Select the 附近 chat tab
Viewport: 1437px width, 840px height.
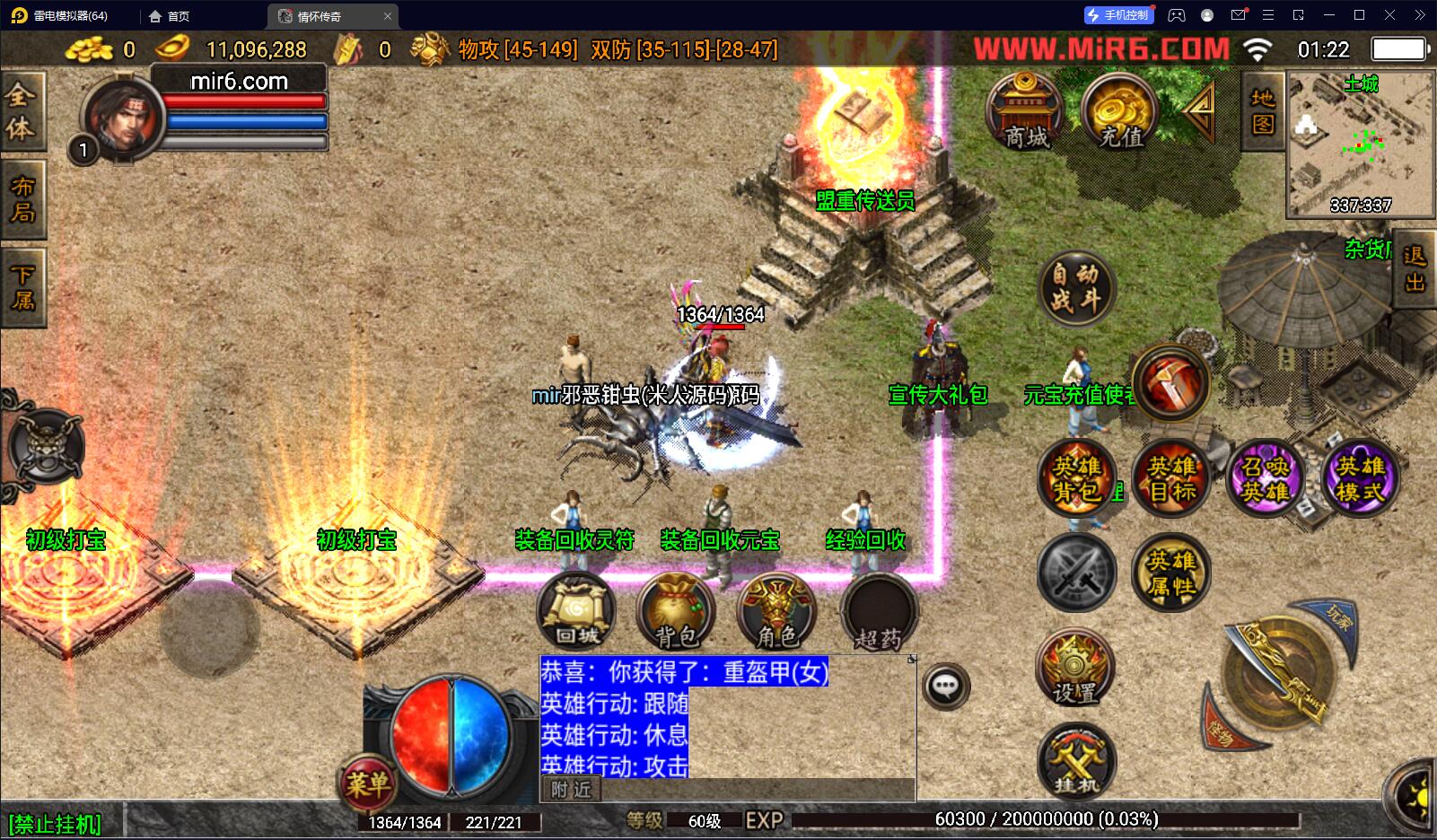pos(572,790)
